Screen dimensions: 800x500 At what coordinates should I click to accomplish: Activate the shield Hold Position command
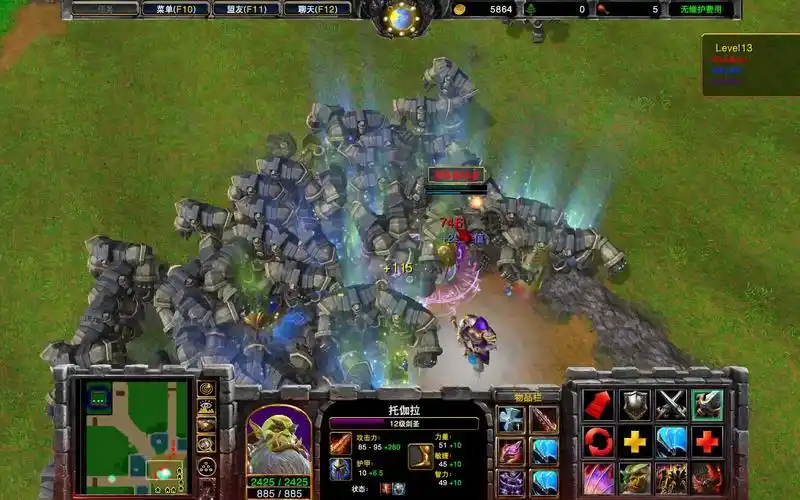point(635,405)
